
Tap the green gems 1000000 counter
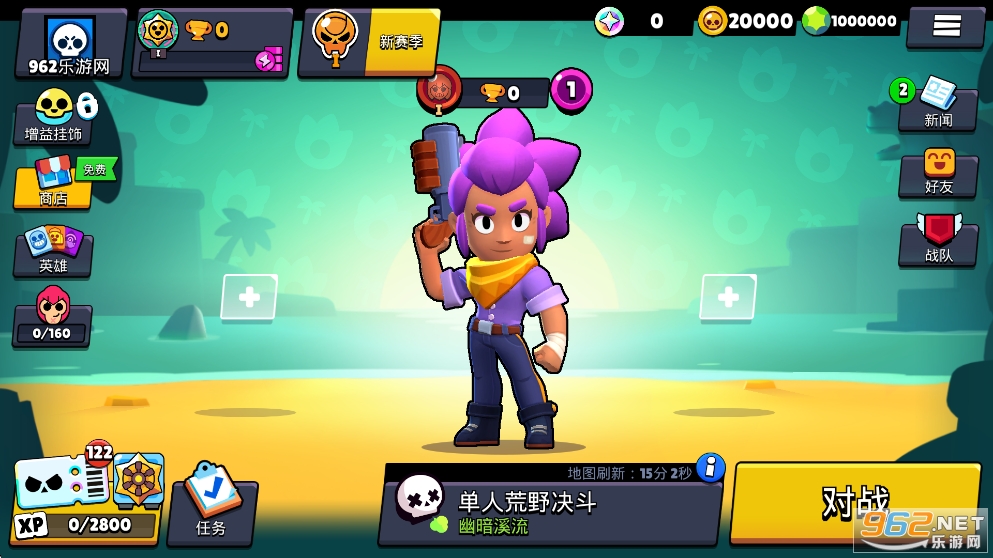pyautogui.click(x=850, y=21)
